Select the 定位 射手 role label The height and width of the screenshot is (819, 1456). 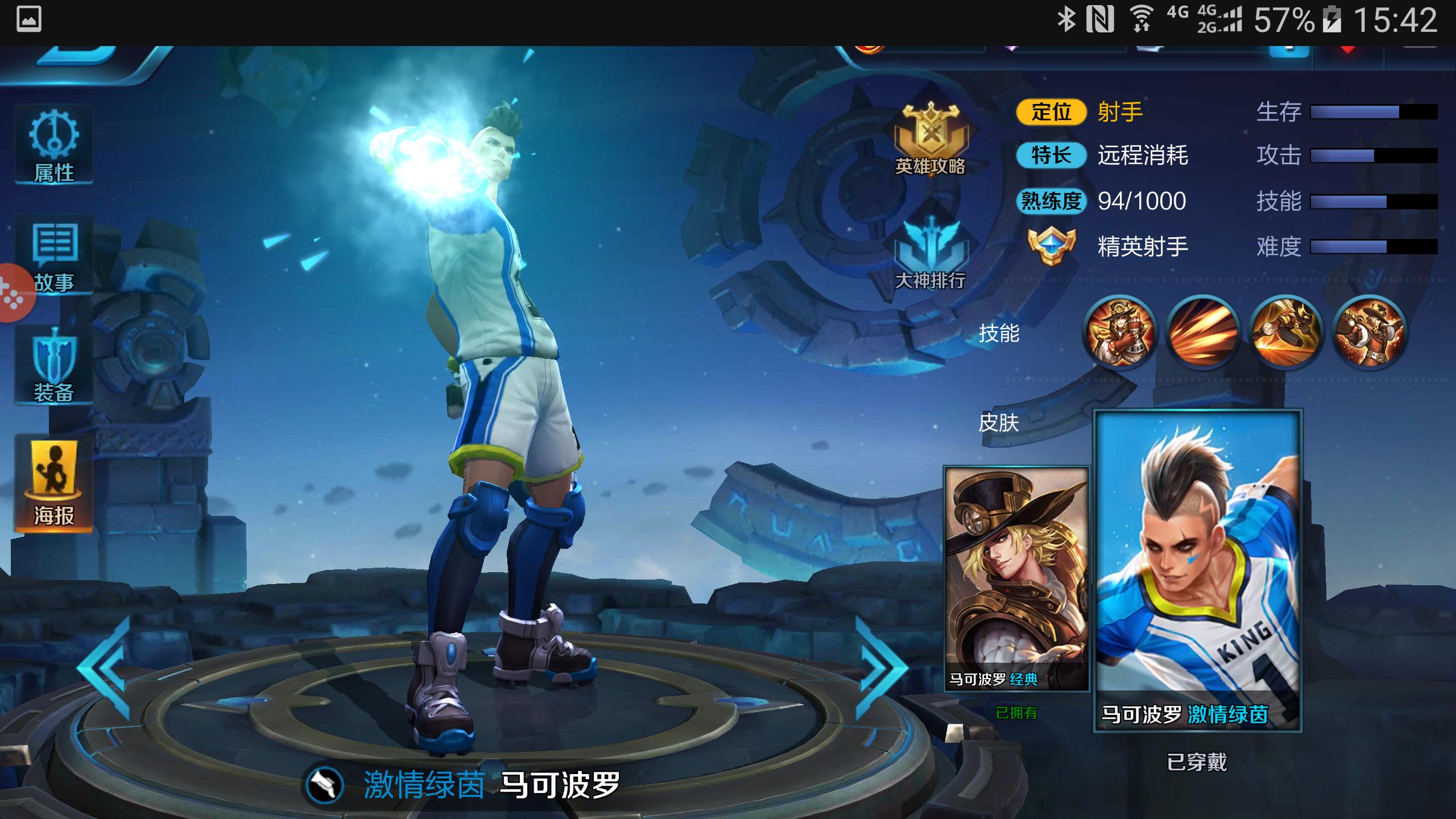(1081, 113)
